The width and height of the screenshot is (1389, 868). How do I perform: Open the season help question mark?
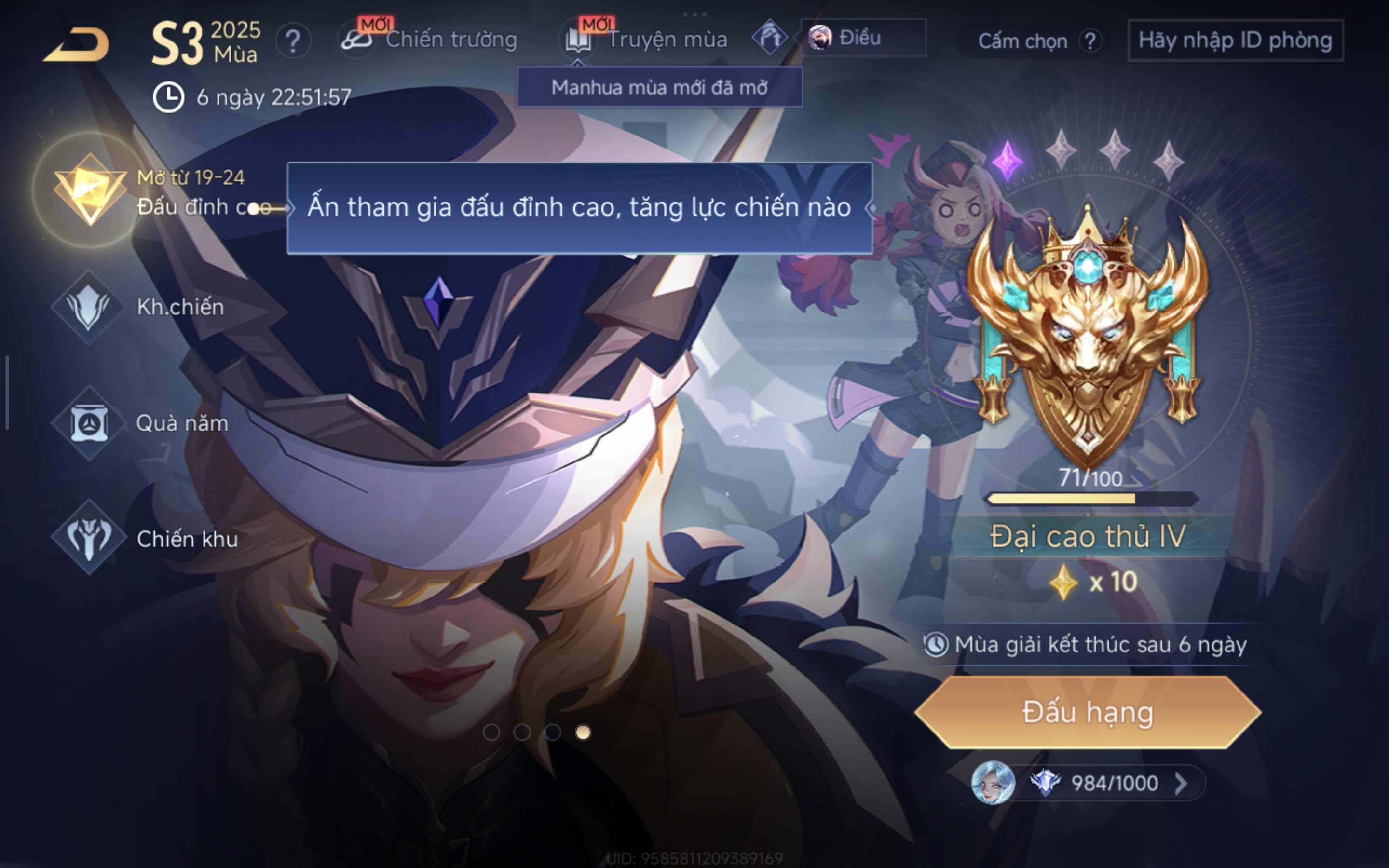(x=293, y=41)
